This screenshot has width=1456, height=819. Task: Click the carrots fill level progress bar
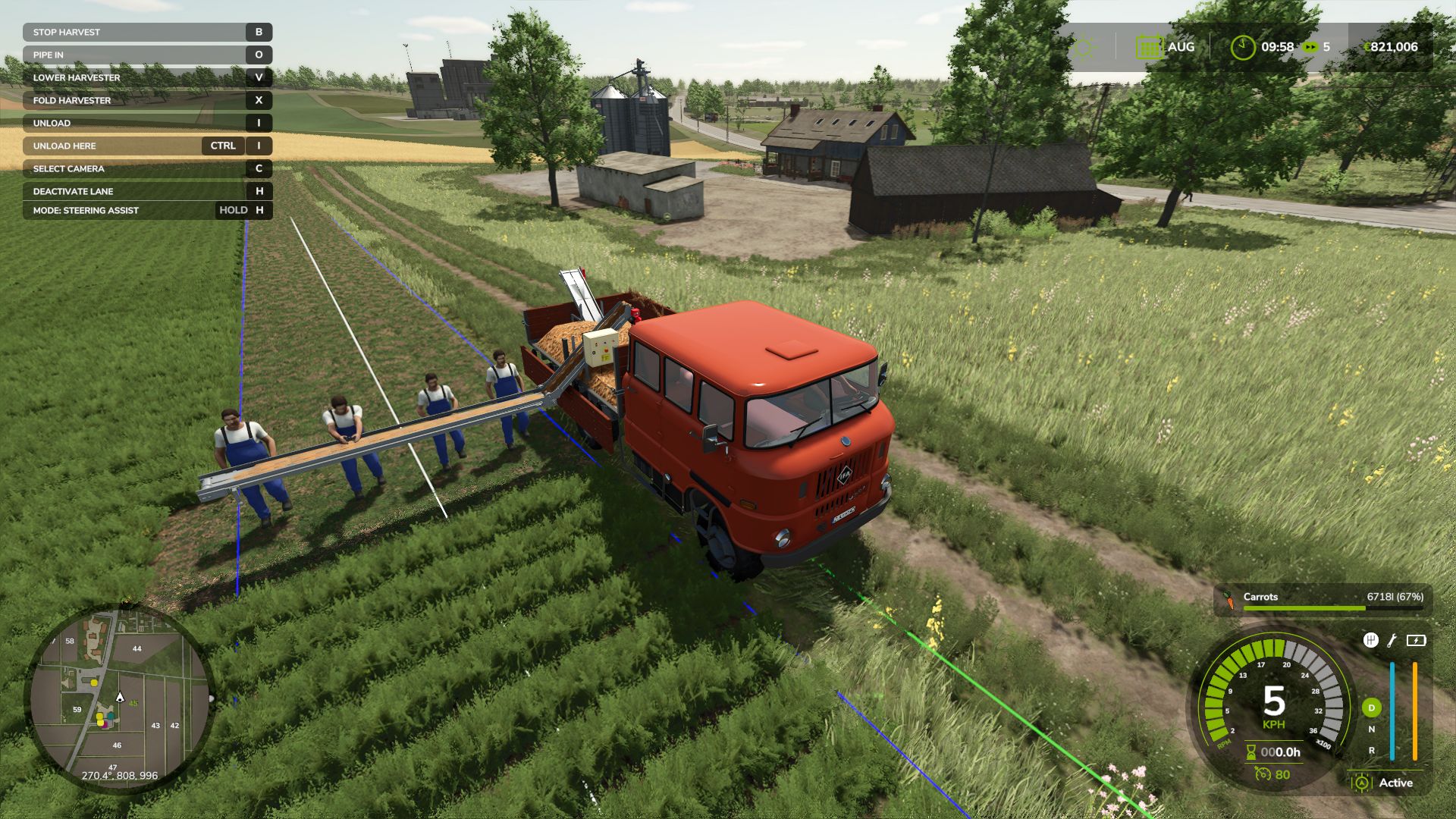pyautogui.click(x=1332, y=607)
